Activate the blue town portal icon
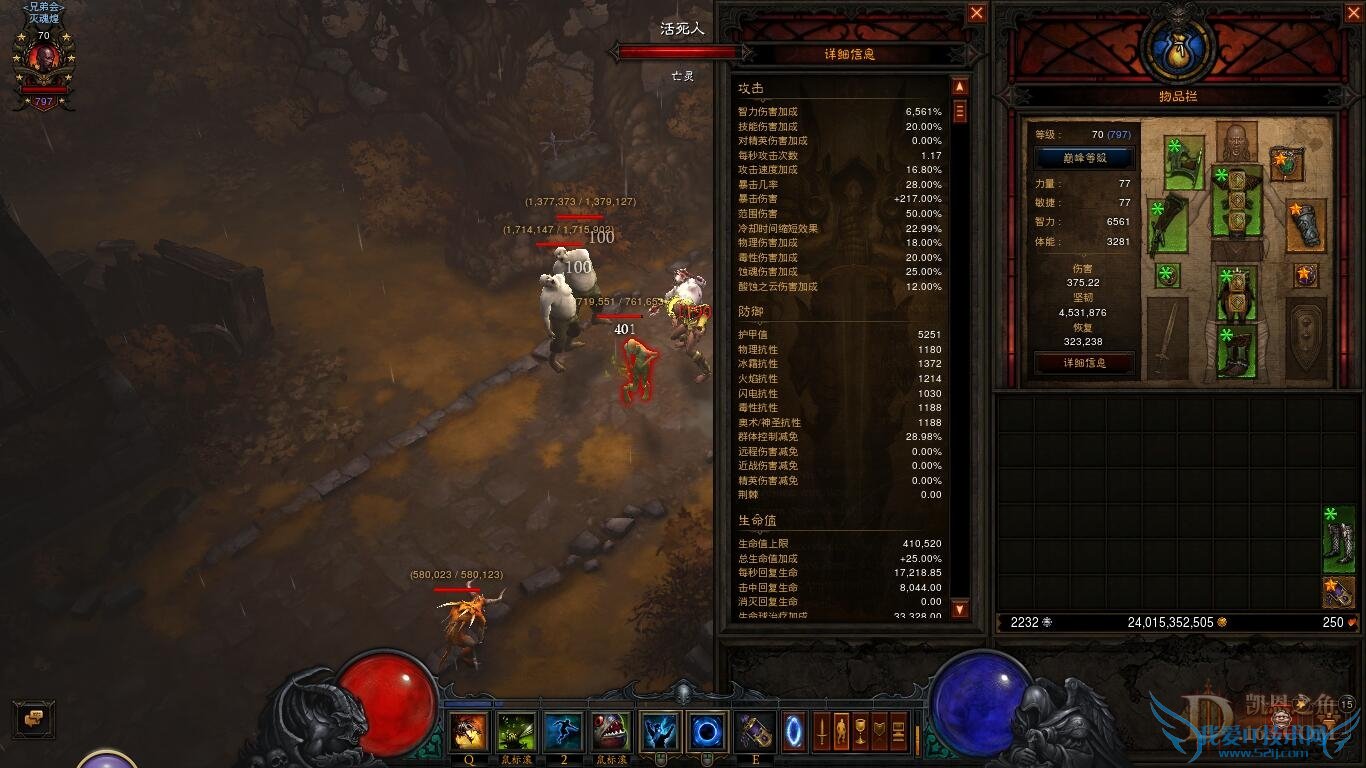The image size is (1366, 768). pos(795,731)
